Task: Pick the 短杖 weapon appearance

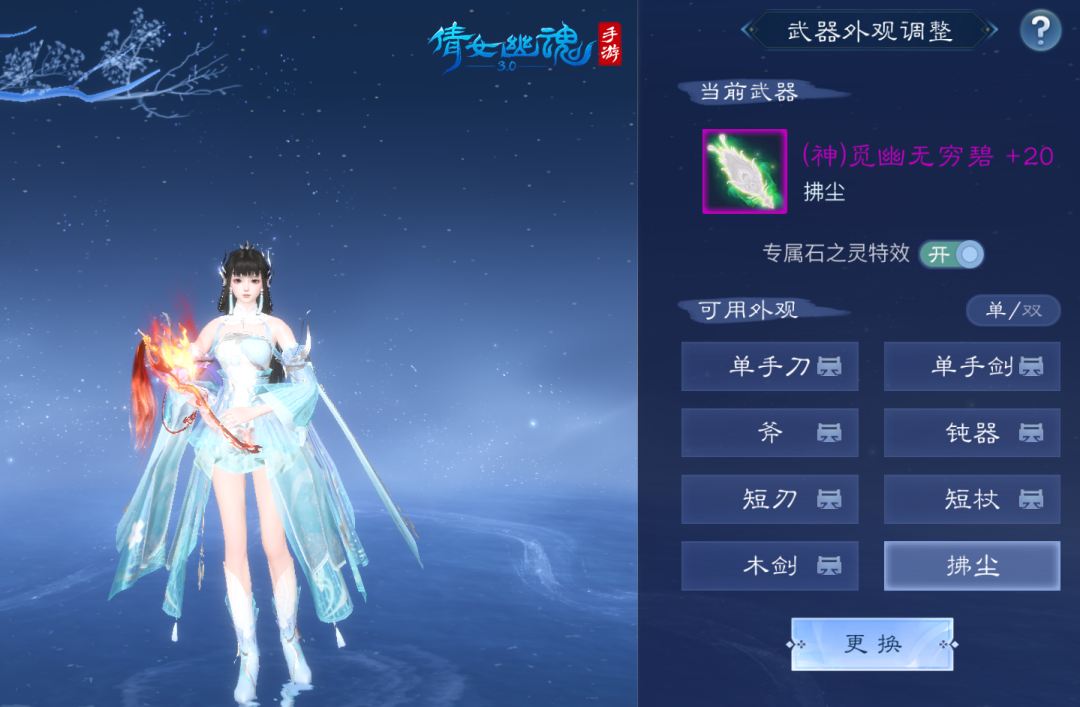Action: tap(972, 499)
